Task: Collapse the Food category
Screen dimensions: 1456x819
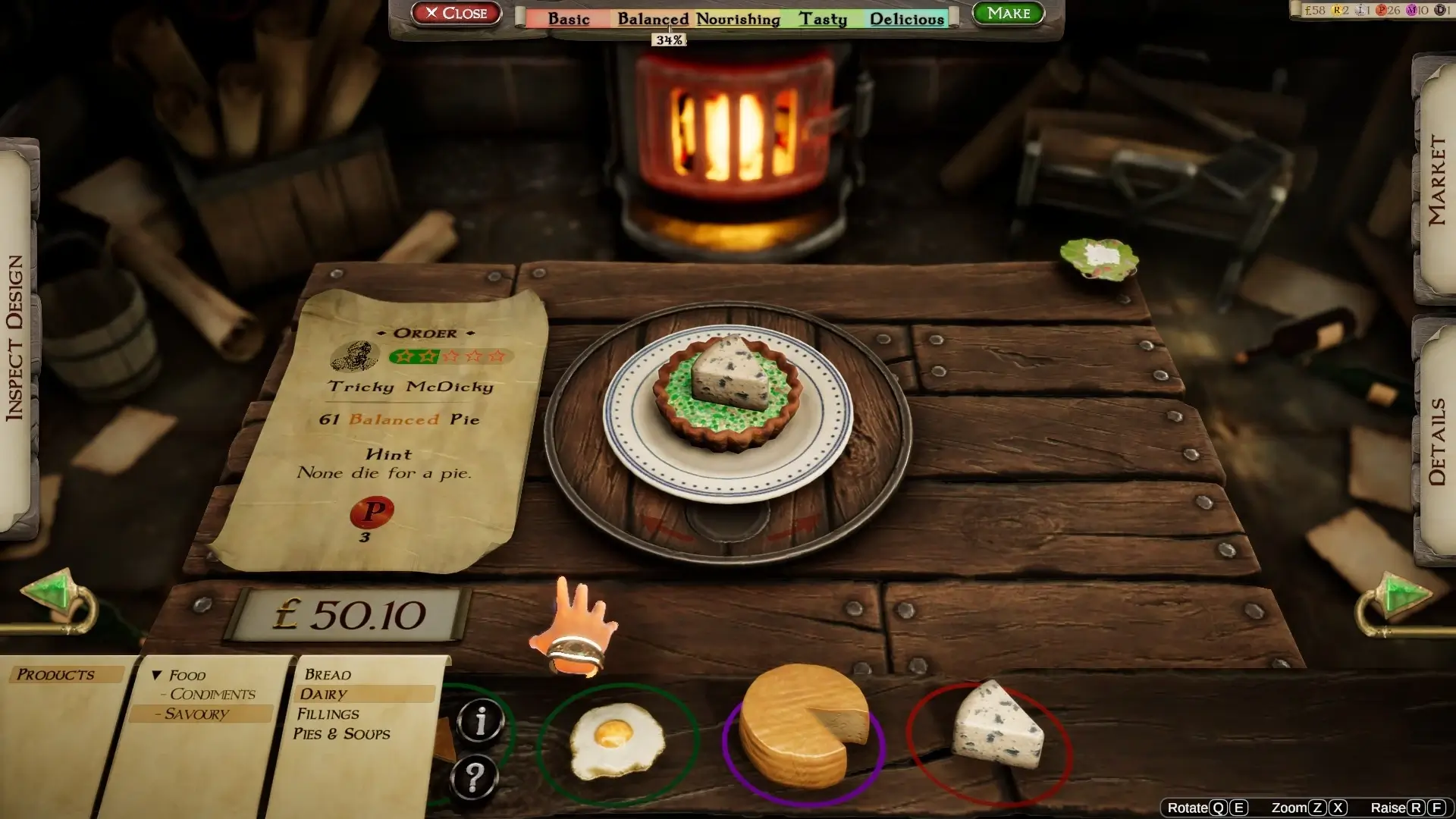Action: [157, 675]
